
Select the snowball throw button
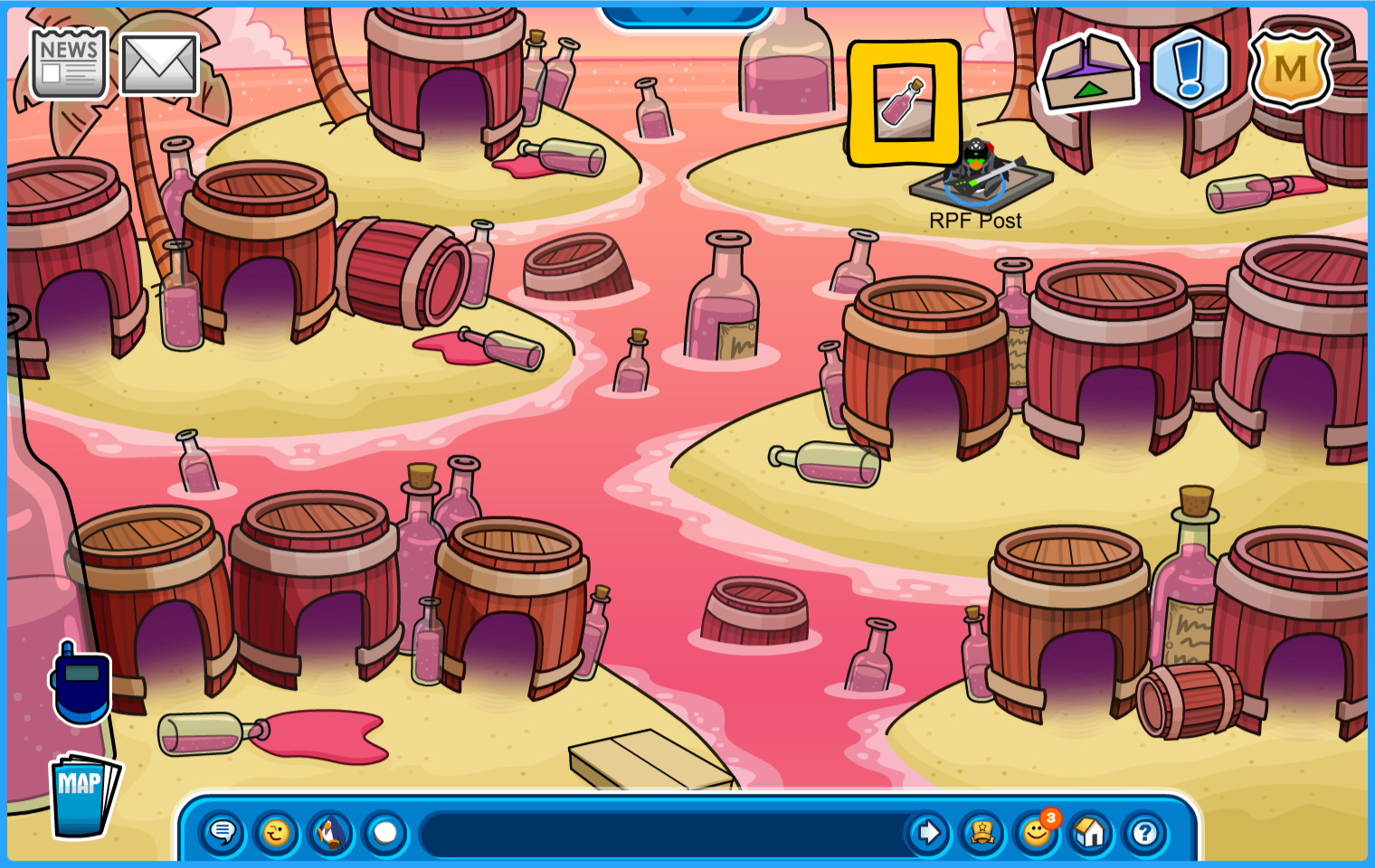click(x=385, y=832)
